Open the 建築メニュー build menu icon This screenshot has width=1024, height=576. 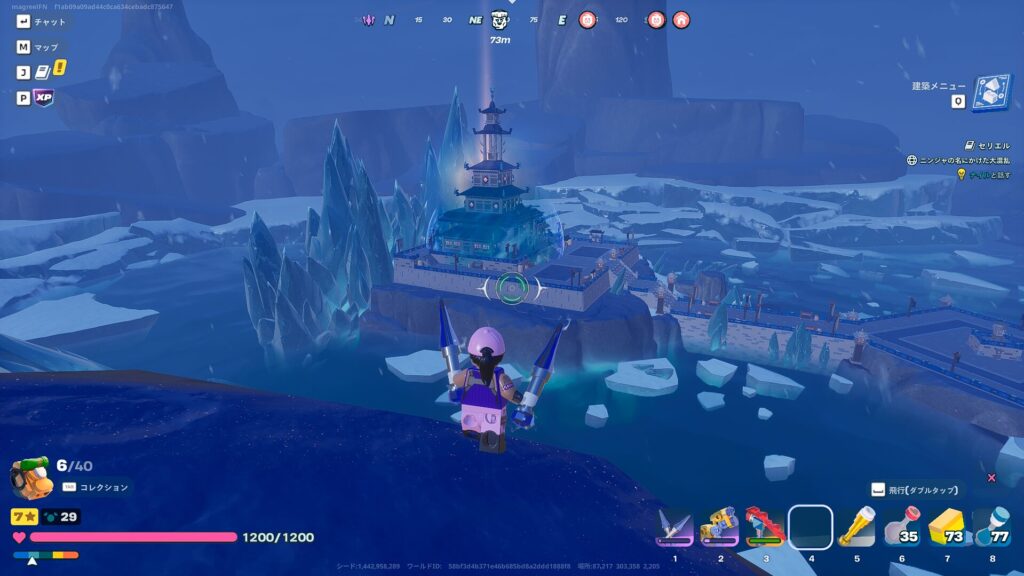[990, 94]
